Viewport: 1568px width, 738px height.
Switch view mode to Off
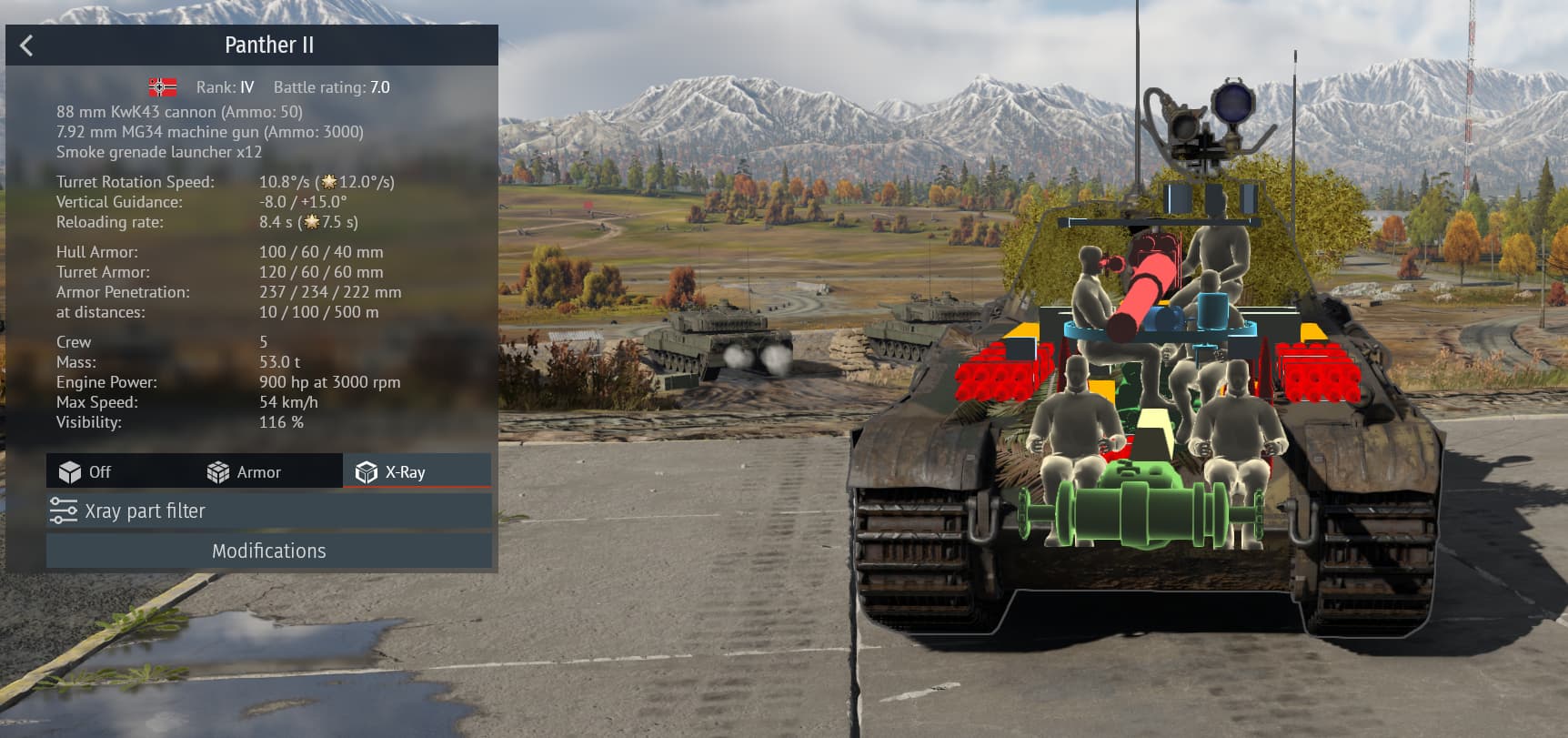pyautogui.click(x=85, y=471)
